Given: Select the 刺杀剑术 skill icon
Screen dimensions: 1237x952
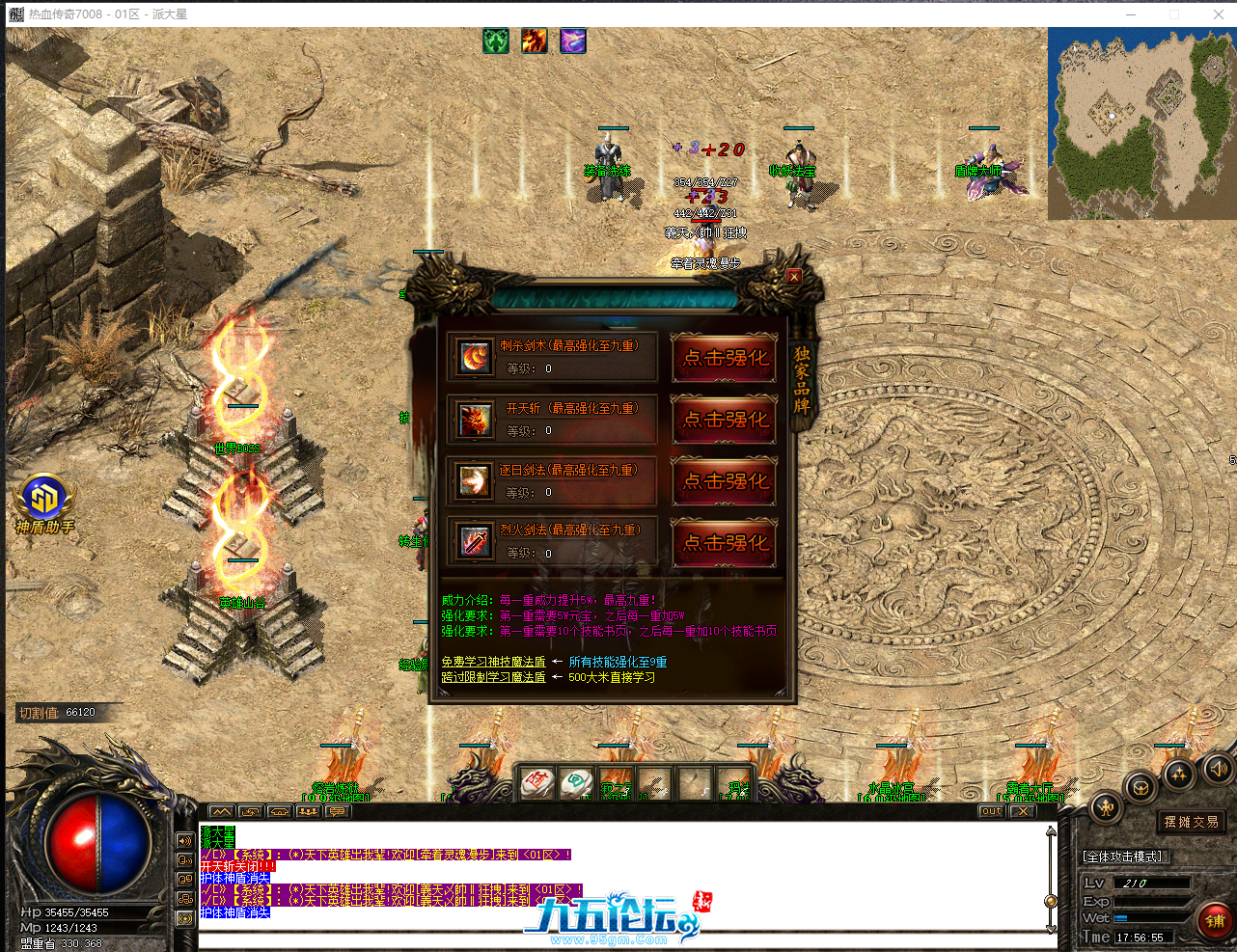Looking at the screenshot, I should click(473, 356).
